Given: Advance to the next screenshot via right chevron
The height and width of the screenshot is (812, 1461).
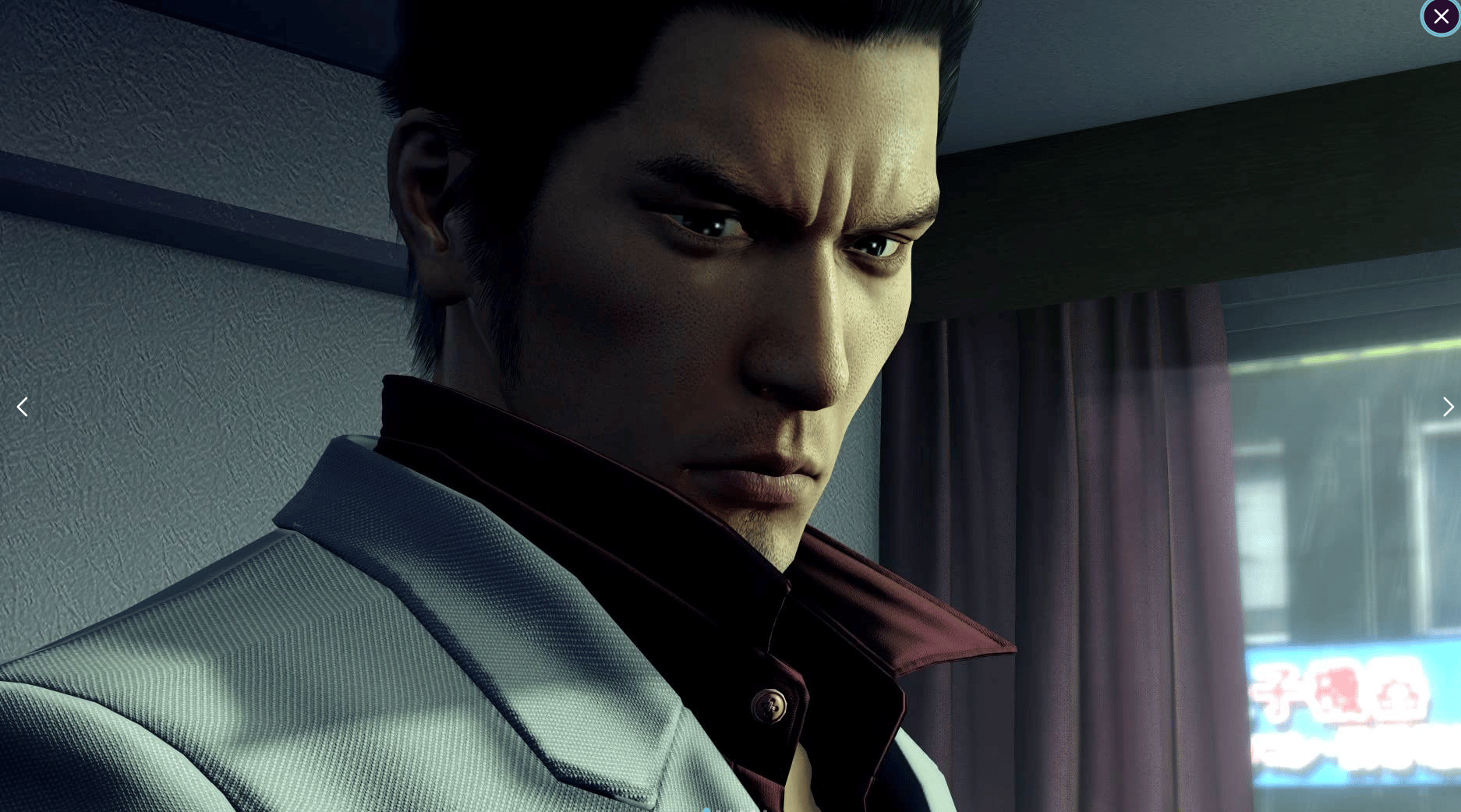Looking at the screenshot, I should click(x=1448, y=407).
